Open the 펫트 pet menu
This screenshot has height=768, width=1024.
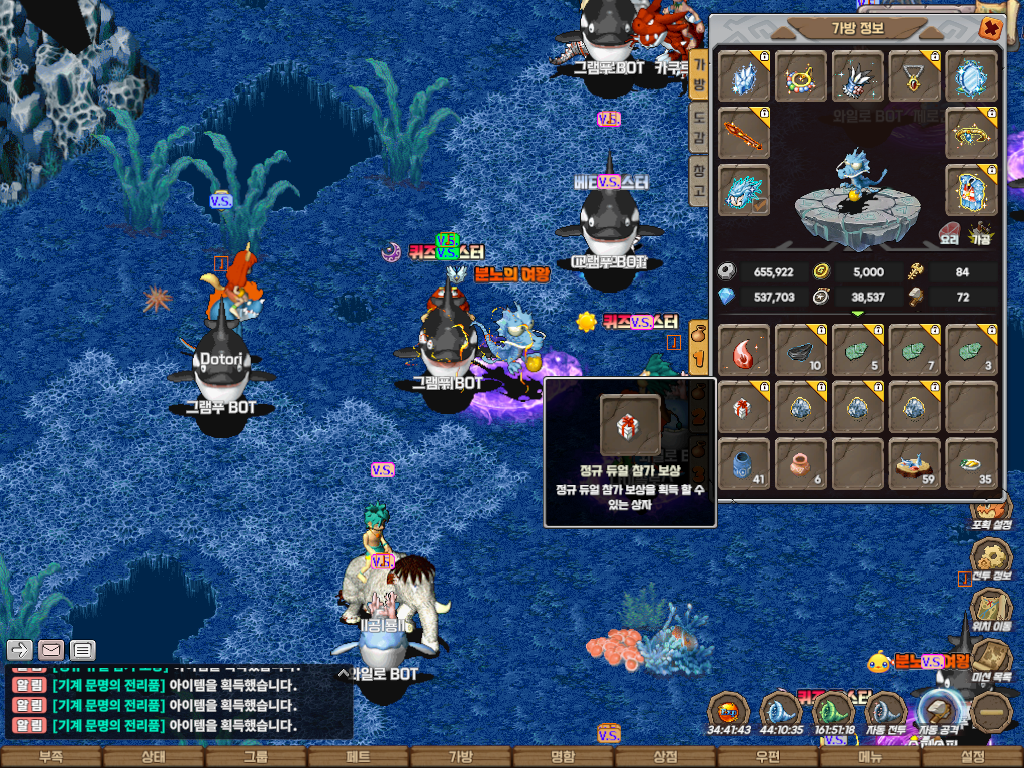(358, 757)
